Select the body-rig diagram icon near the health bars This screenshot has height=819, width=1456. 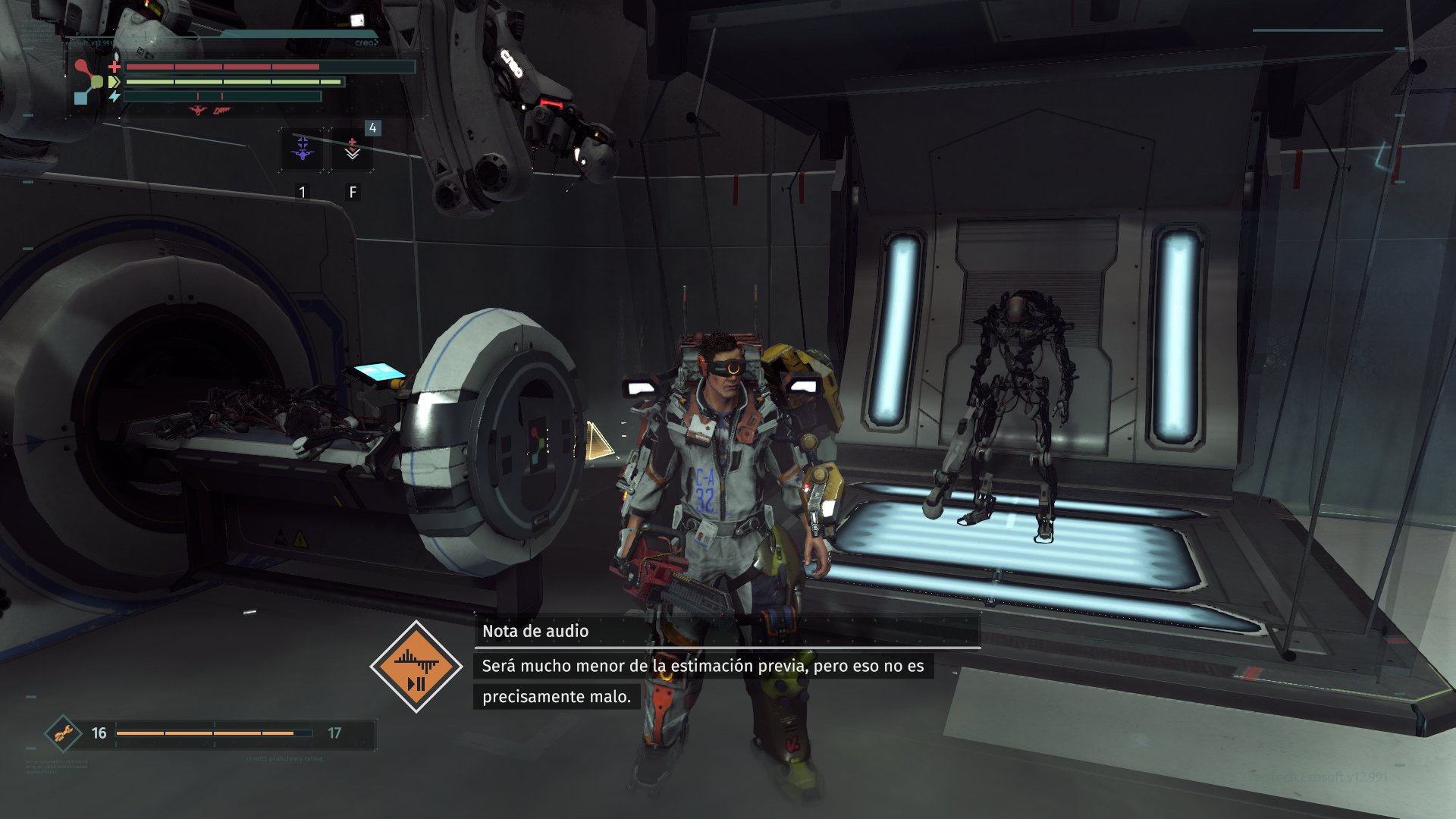pos(88,80)
